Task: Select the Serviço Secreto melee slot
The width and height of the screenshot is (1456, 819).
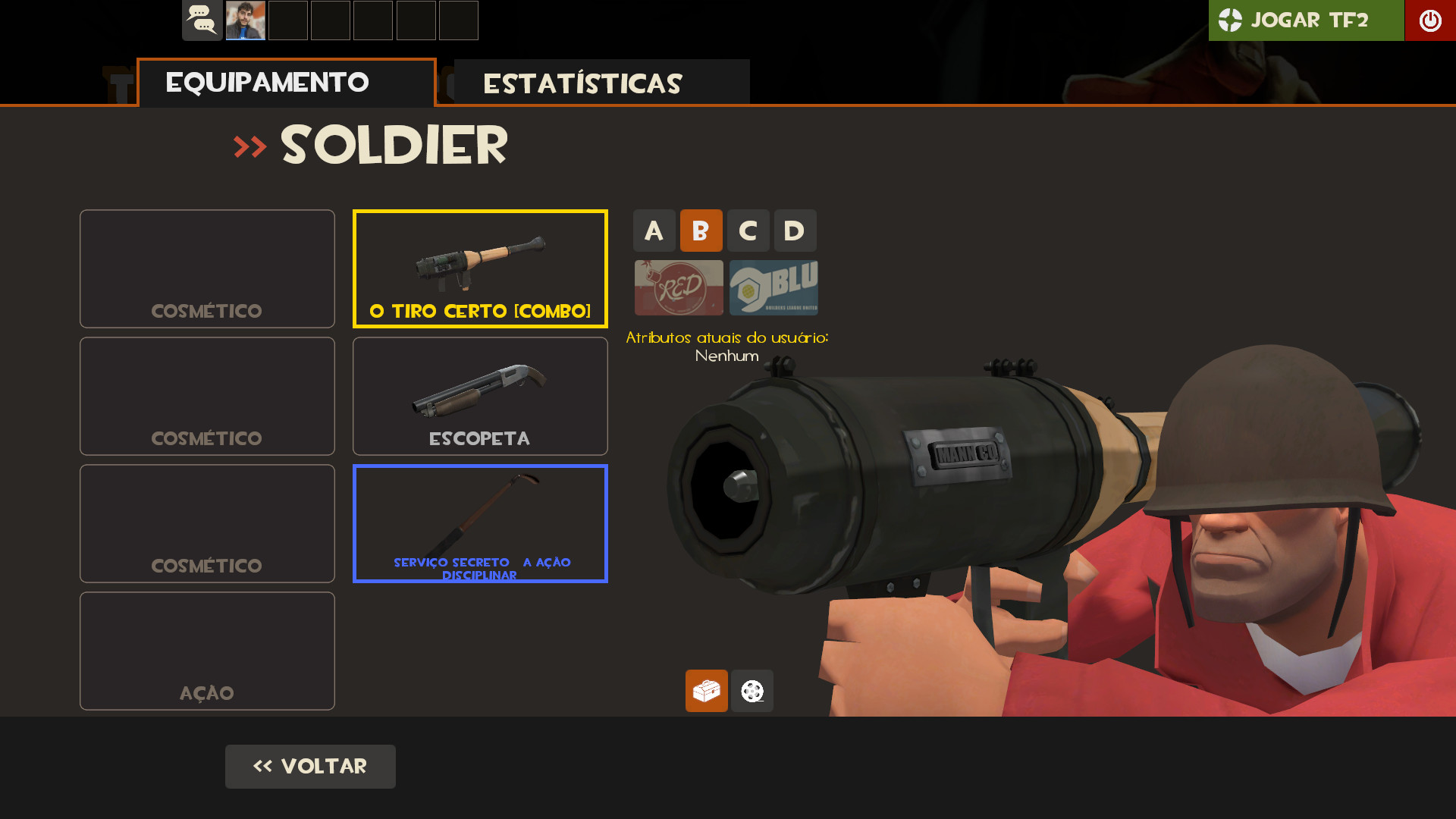Action: click(479, 523)
